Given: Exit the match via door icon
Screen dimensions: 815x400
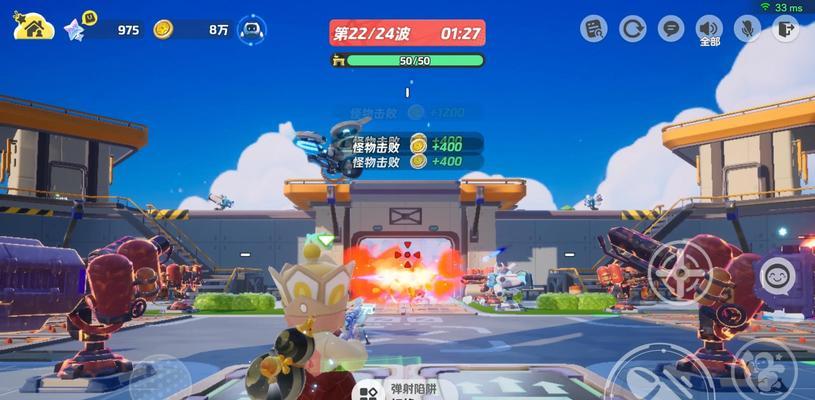Looking at the screenshot, I should click(x=786, y=28).
